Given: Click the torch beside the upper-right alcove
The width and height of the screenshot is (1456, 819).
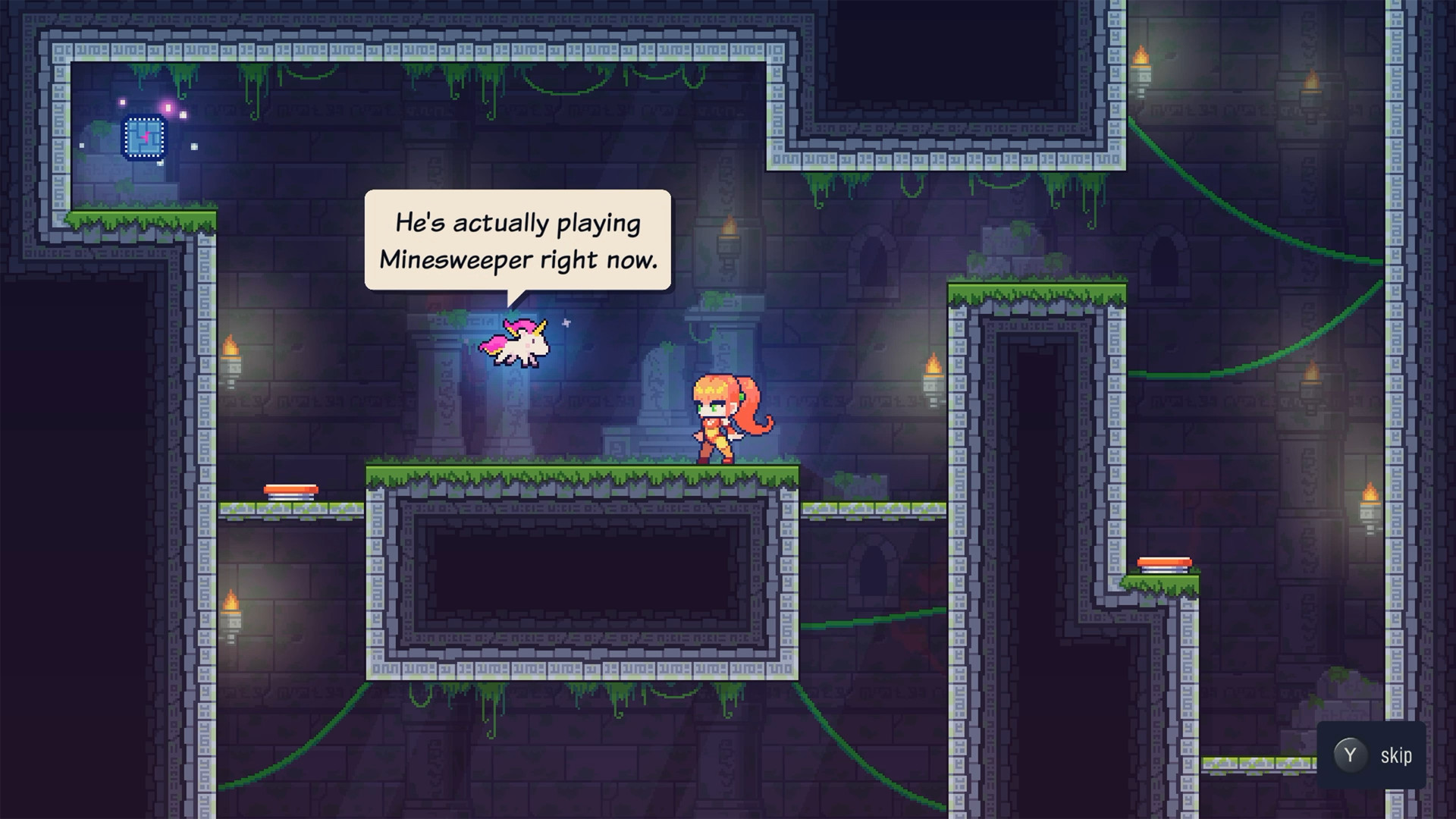Looking at the screenshot, I should click(1141, 55).
